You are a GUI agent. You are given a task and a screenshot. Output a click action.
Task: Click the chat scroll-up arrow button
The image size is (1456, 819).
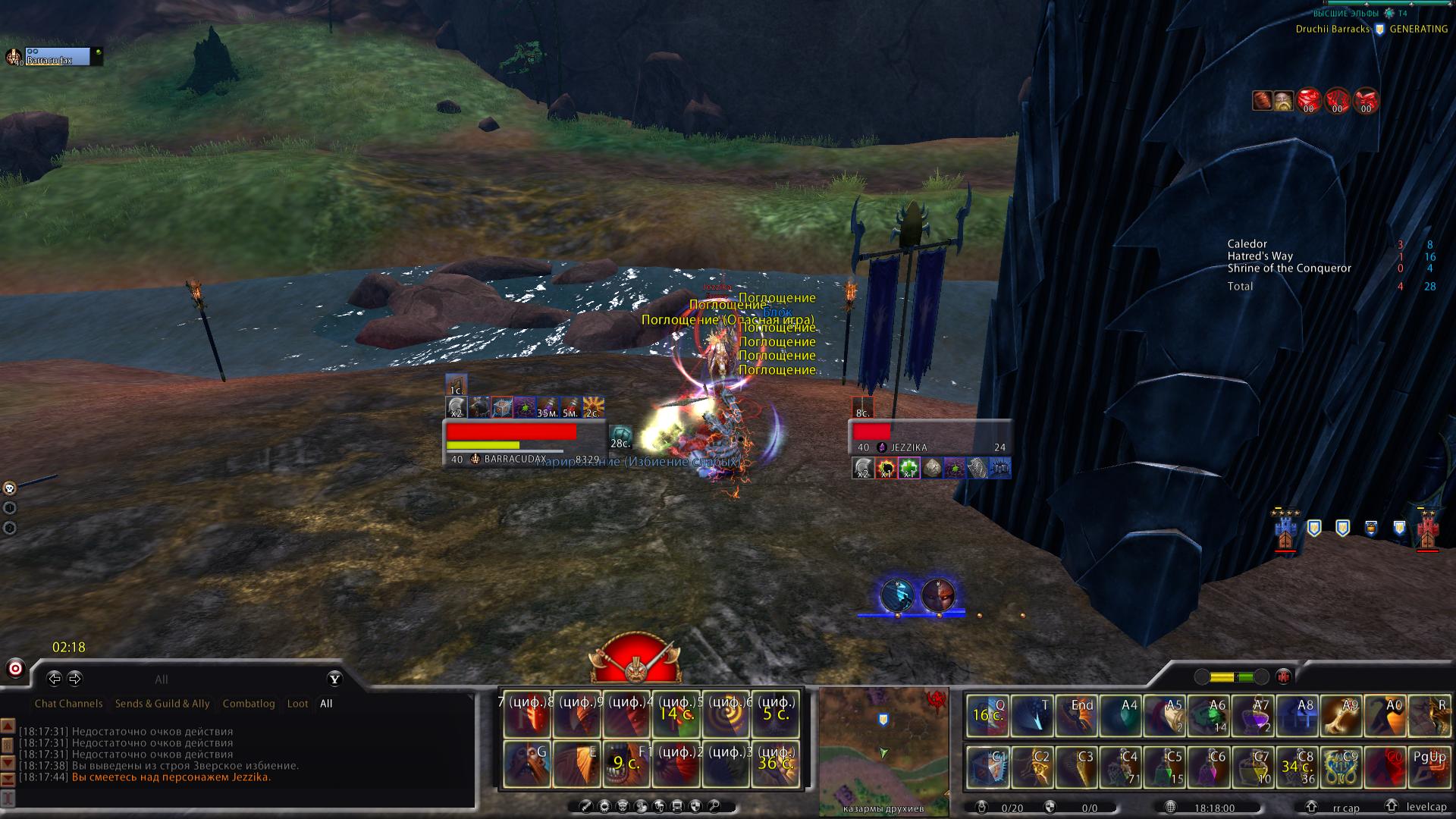coord(8,726)
